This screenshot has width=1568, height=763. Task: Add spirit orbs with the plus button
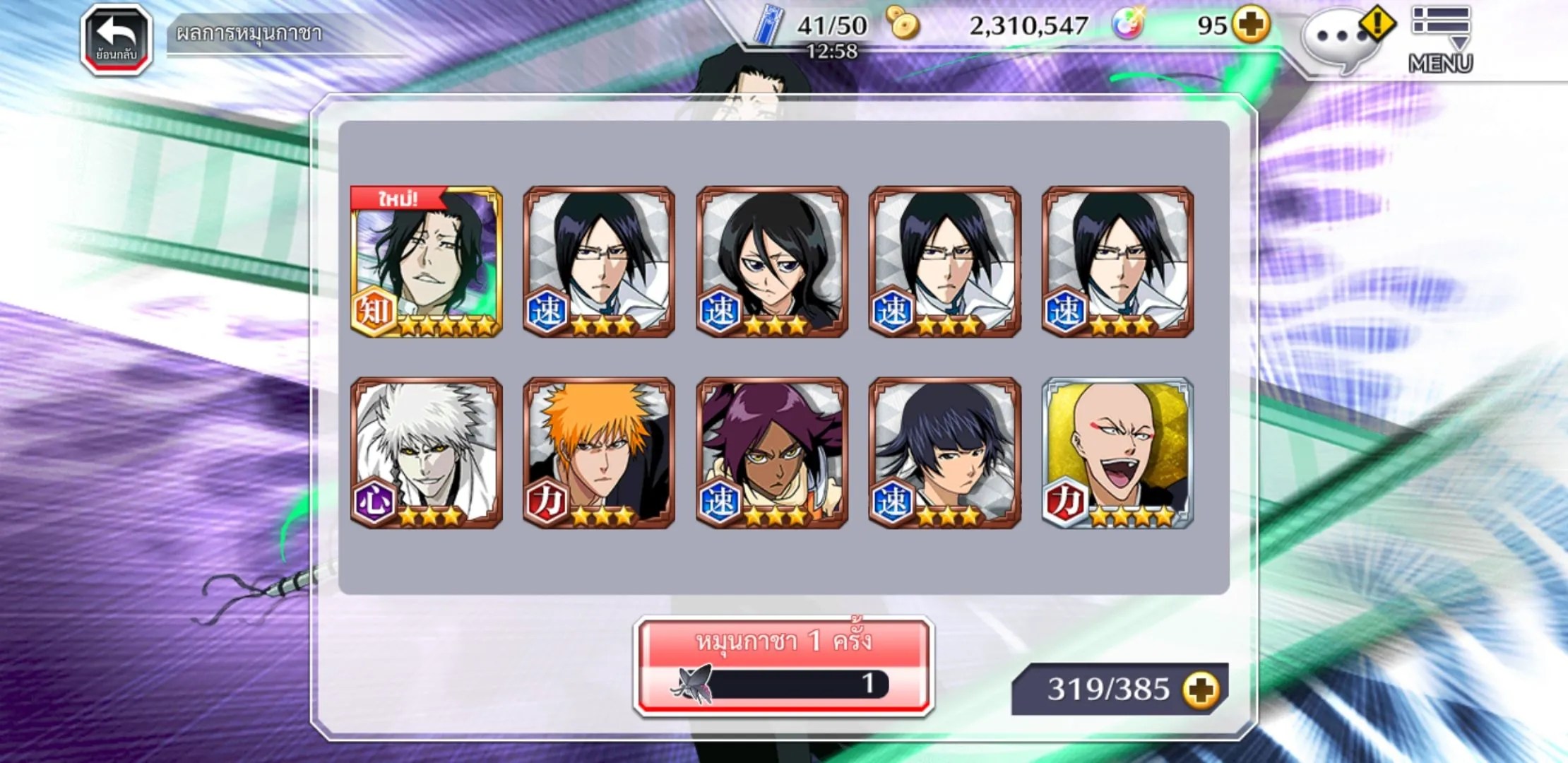1251,25
